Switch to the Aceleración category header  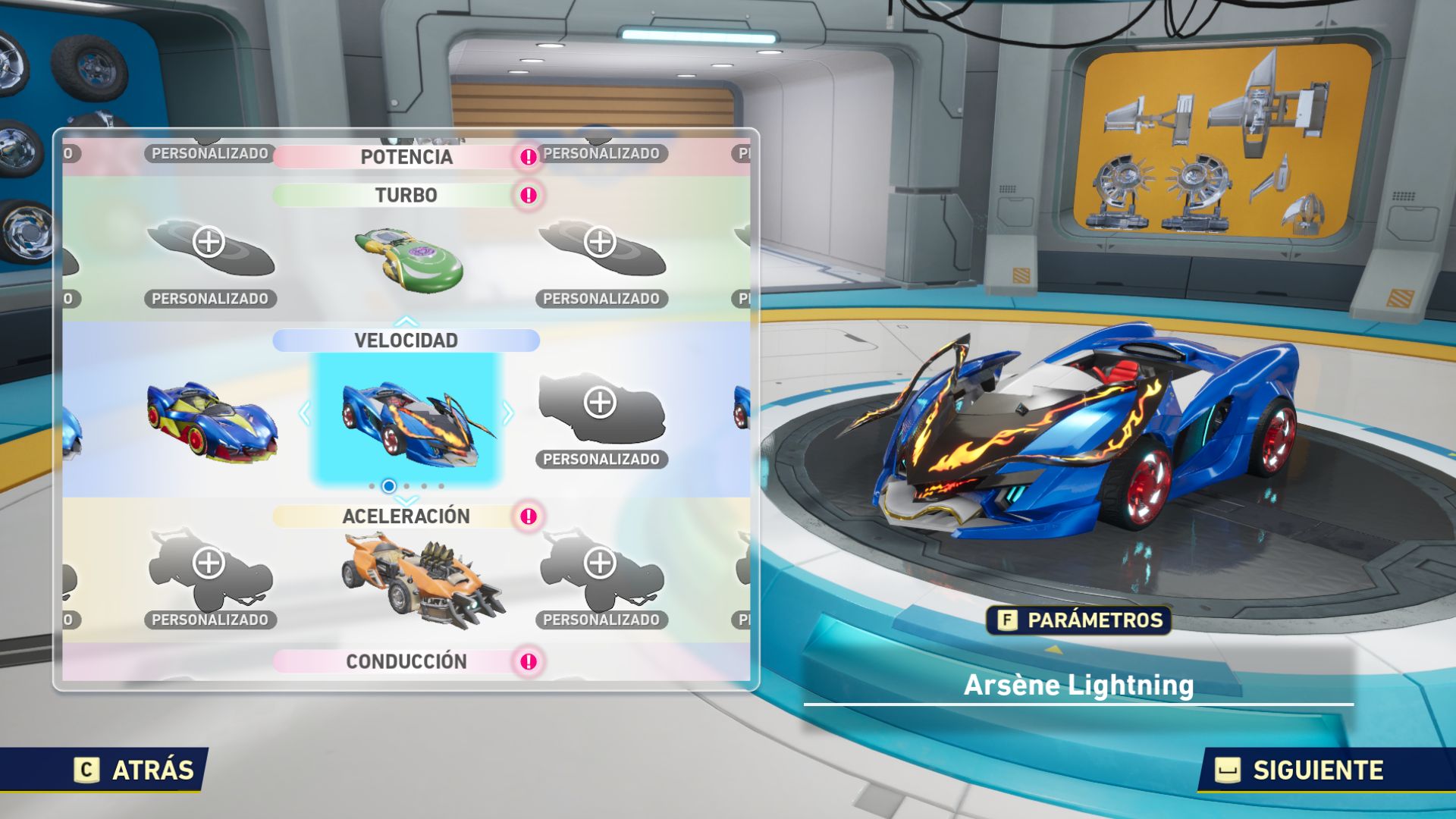(x=406, y=516)
